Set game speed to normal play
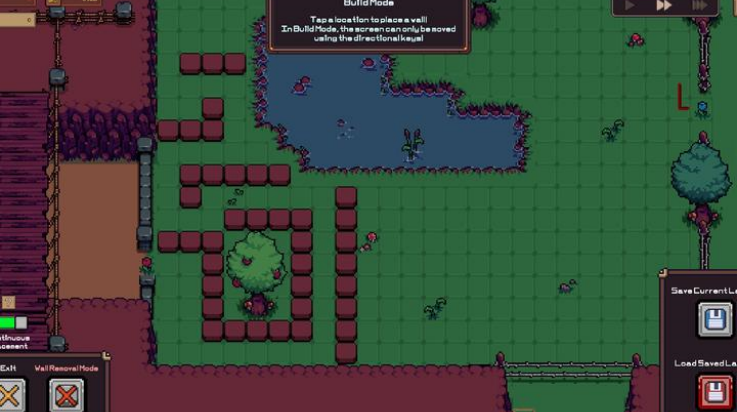 pos(631,6)
